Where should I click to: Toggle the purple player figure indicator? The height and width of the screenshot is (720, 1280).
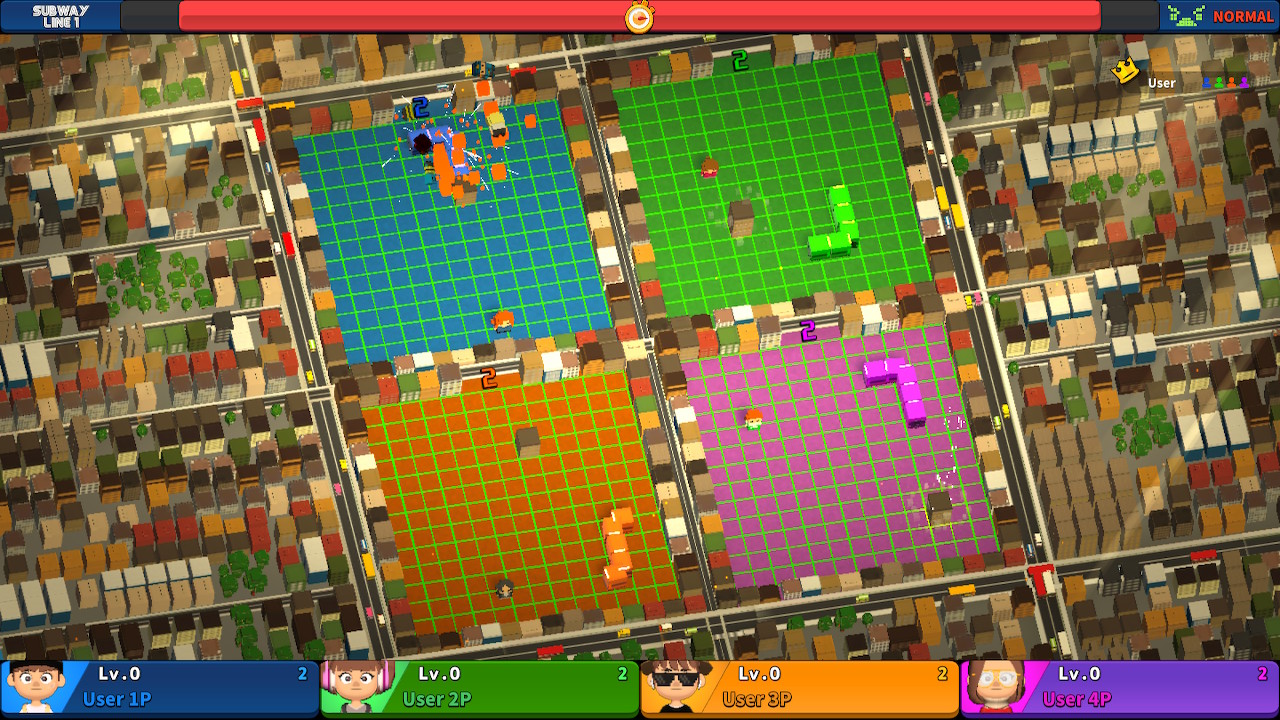coord(1244,83)
